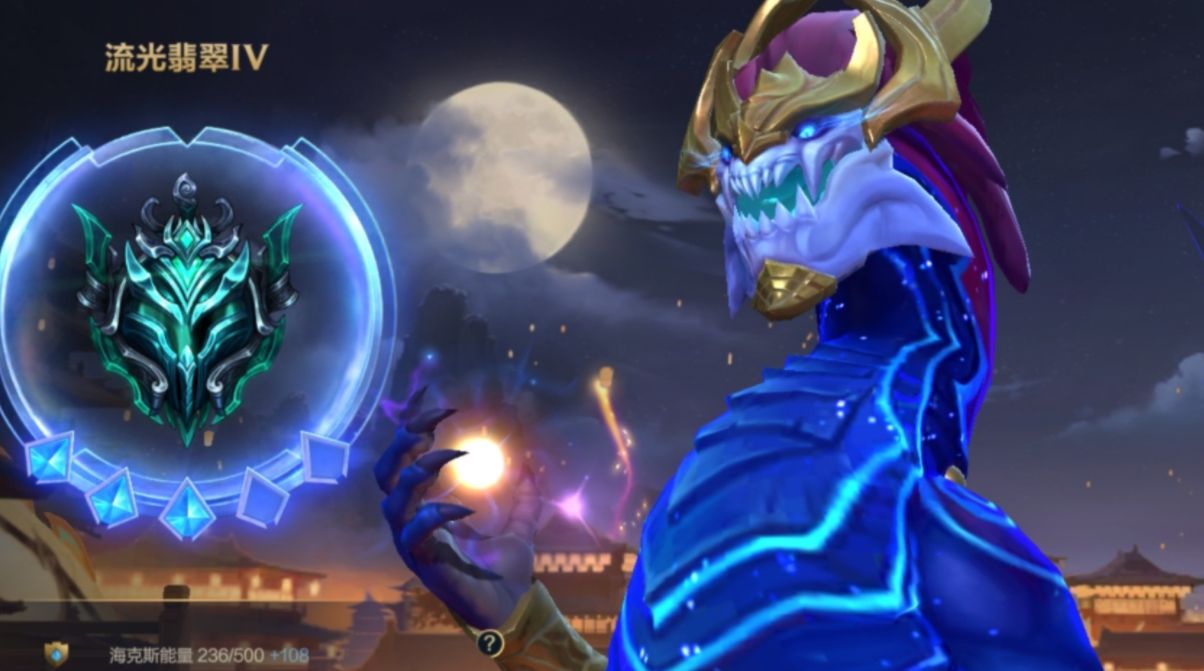Open the question mark help icon
The image size is (1204, 671).
(x=489, y=643)
